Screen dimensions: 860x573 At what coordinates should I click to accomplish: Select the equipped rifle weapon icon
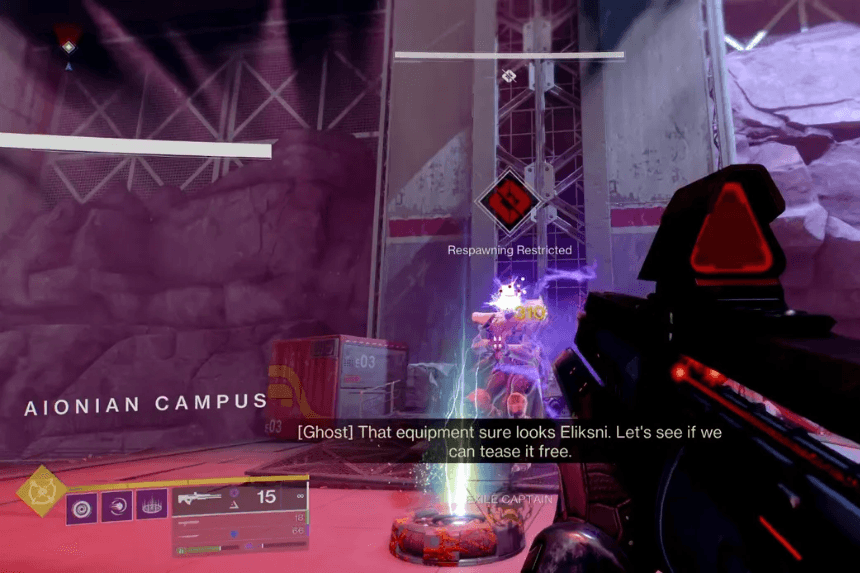pyautogui.click(x=201, y=497)
